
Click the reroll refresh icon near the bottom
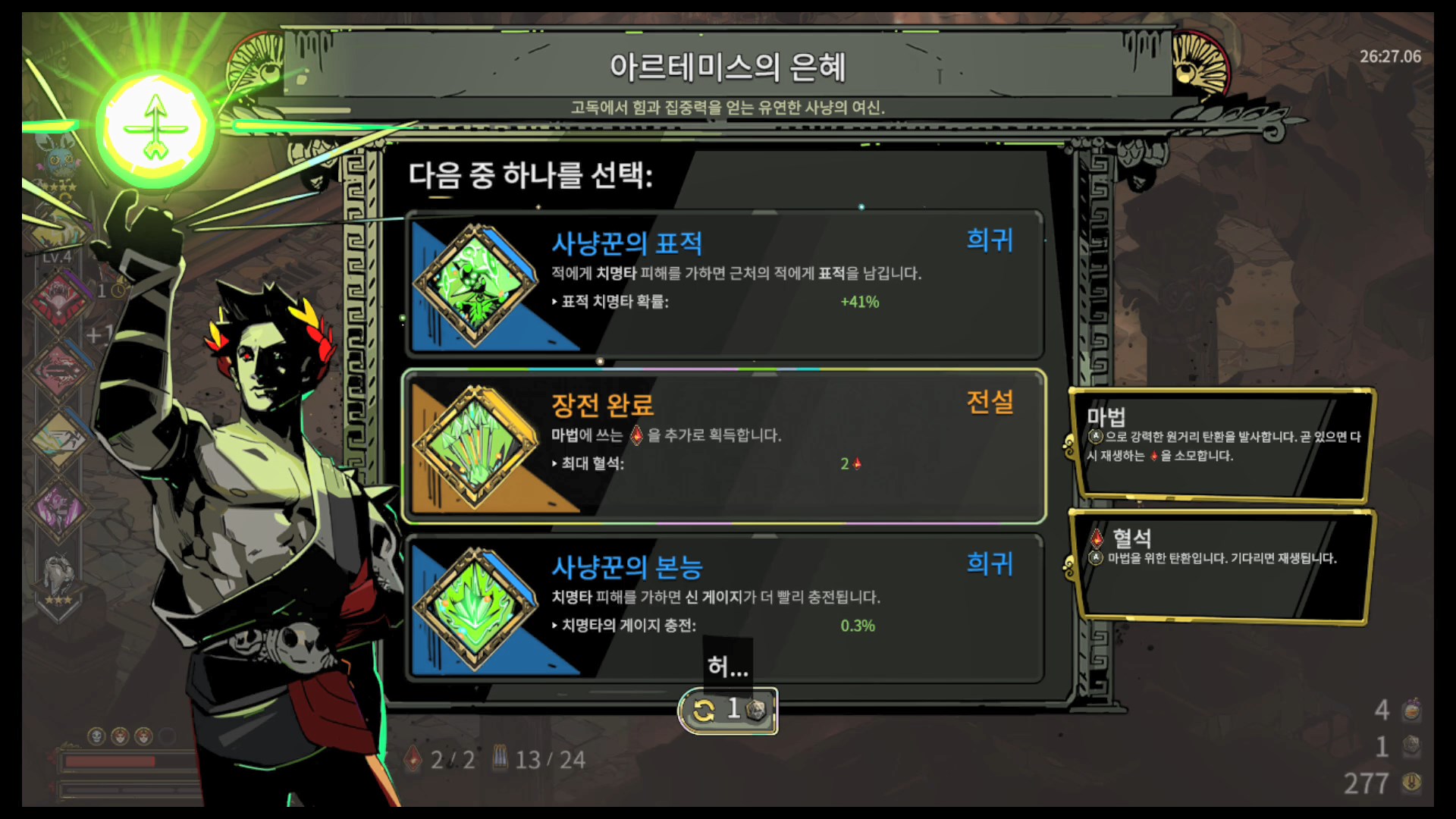pyautogui.click(x=704, y=710)
